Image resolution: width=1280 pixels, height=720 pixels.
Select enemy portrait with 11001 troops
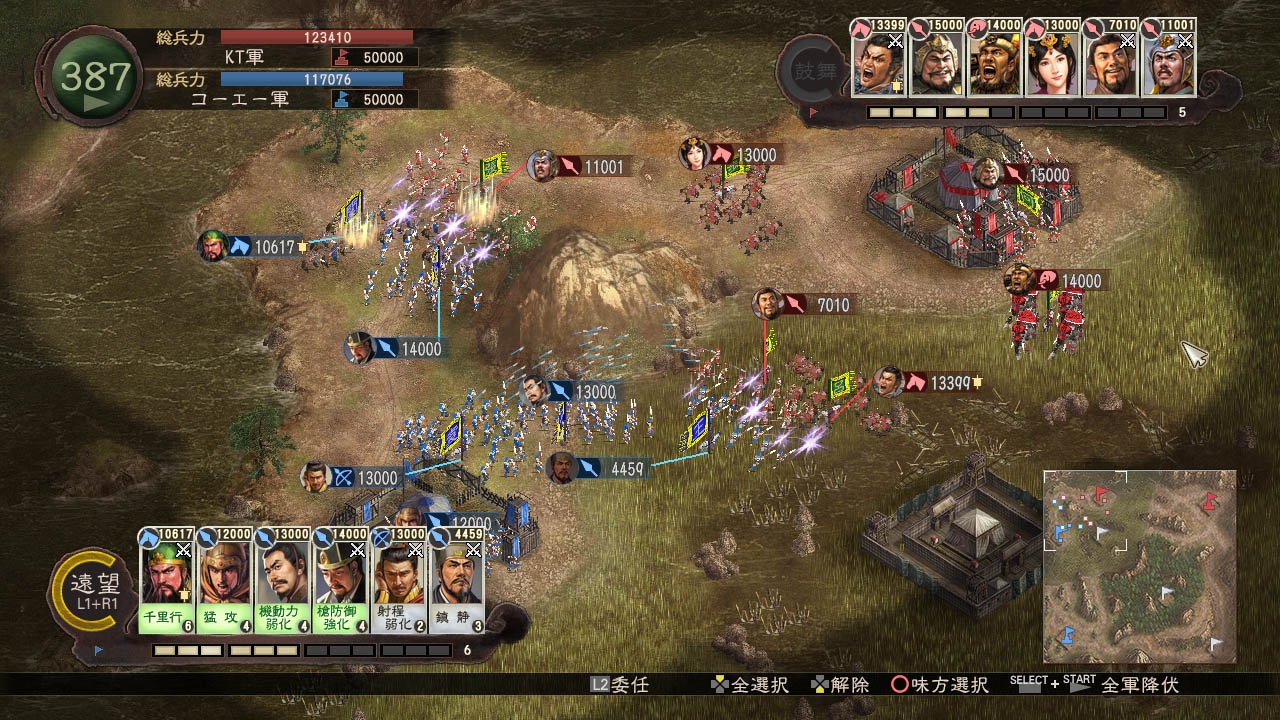pyautogui.click(x=1169, y=62)
